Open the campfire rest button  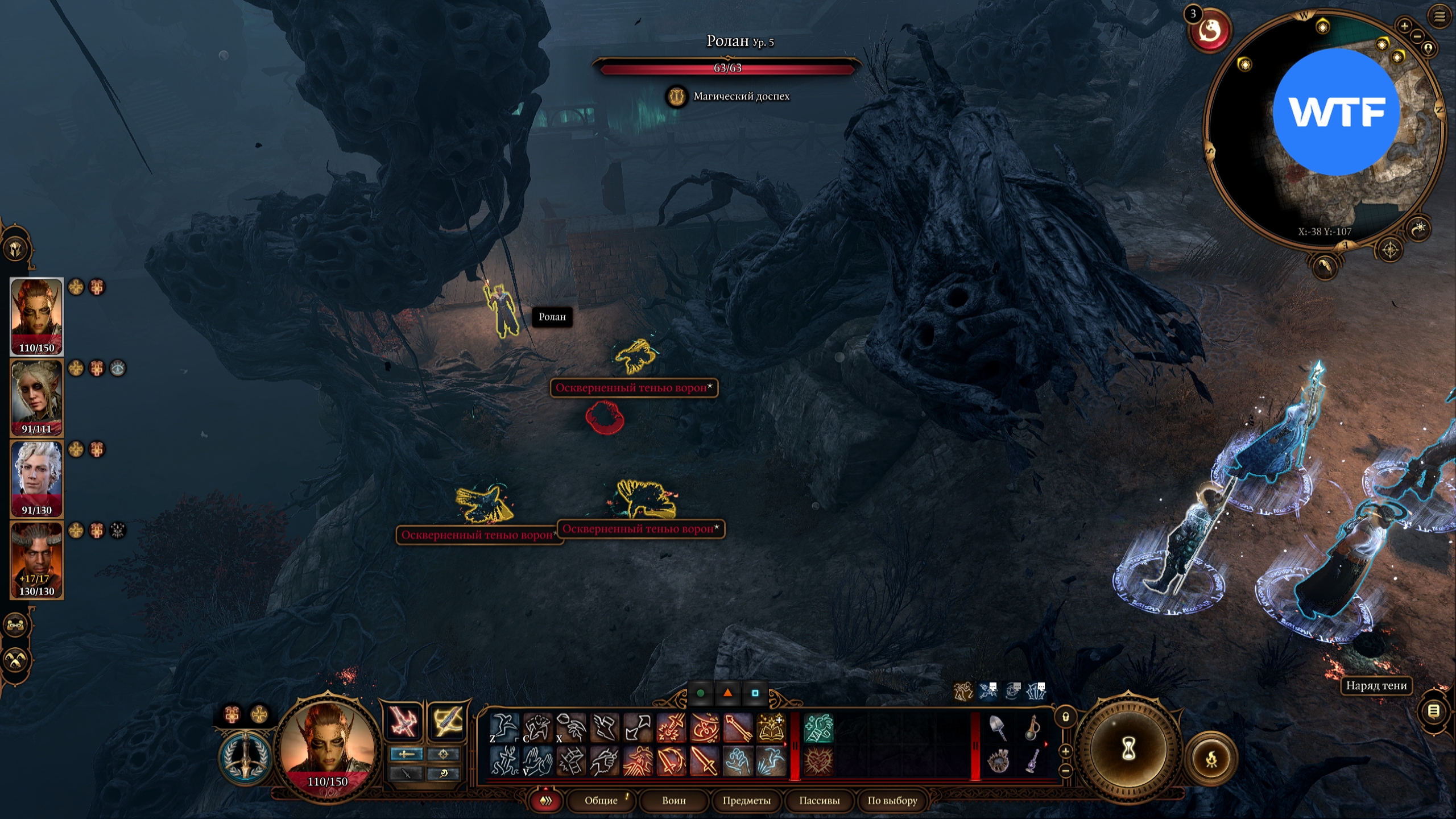tap(1211, 759)
